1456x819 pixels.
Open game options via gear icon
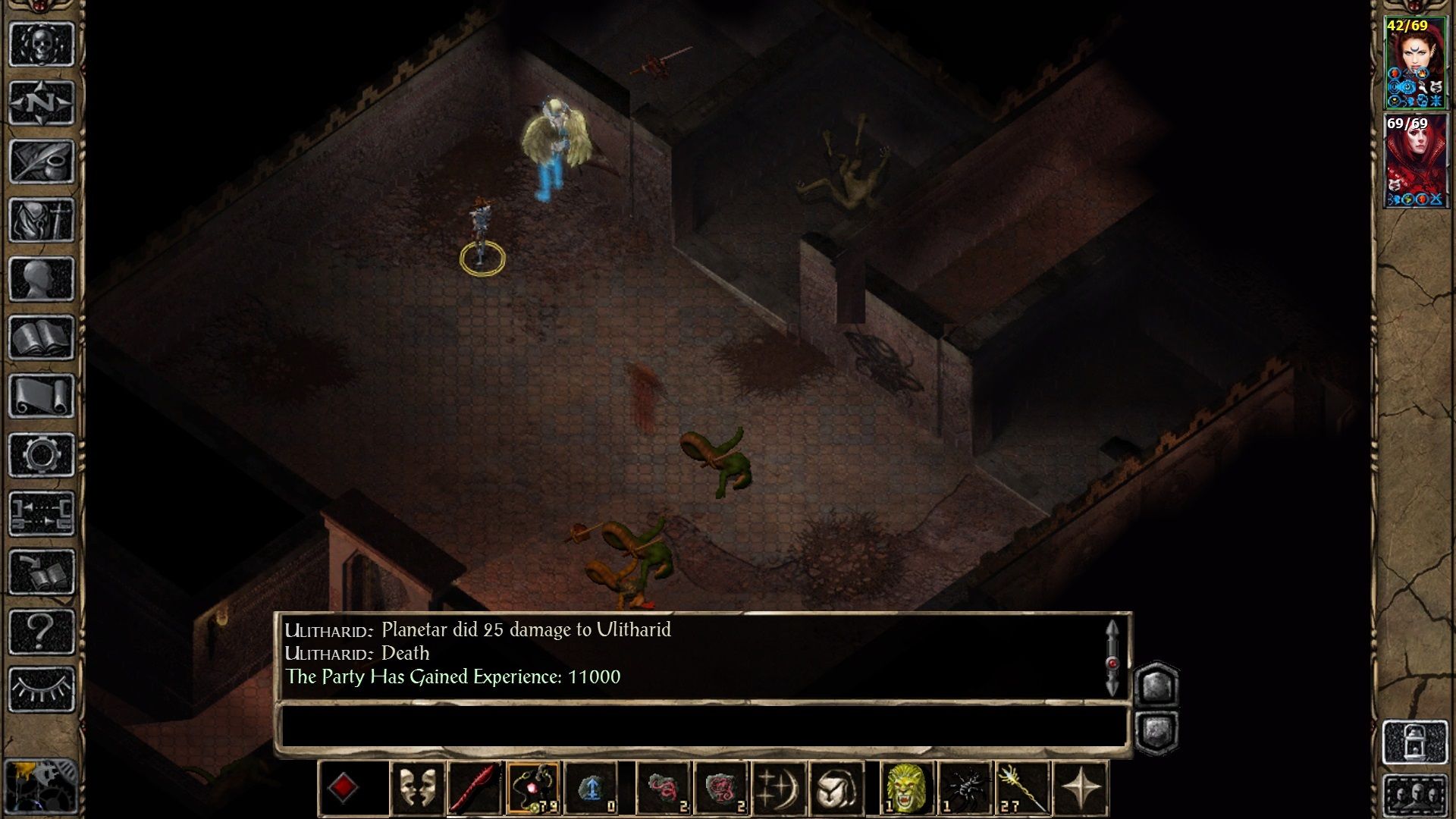click(x=42, y=453)
